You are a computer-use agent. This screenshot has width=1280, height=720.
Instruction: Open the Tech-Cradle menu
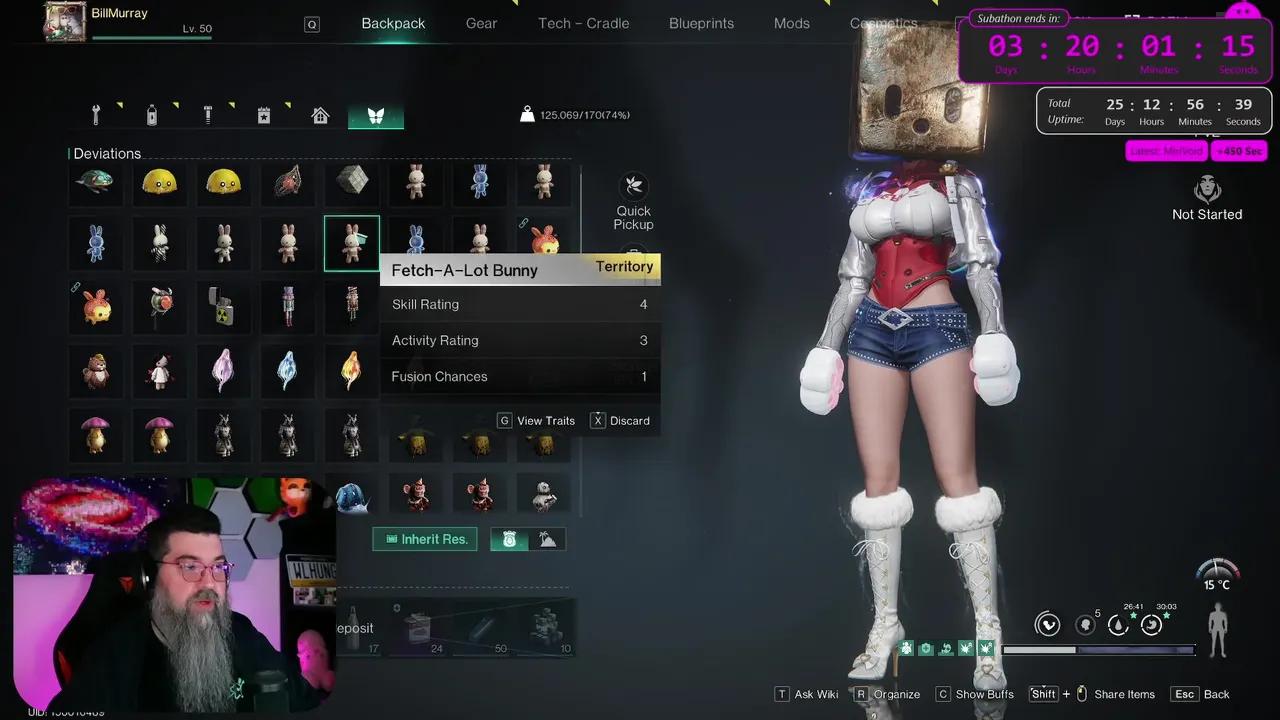(583, 23)
